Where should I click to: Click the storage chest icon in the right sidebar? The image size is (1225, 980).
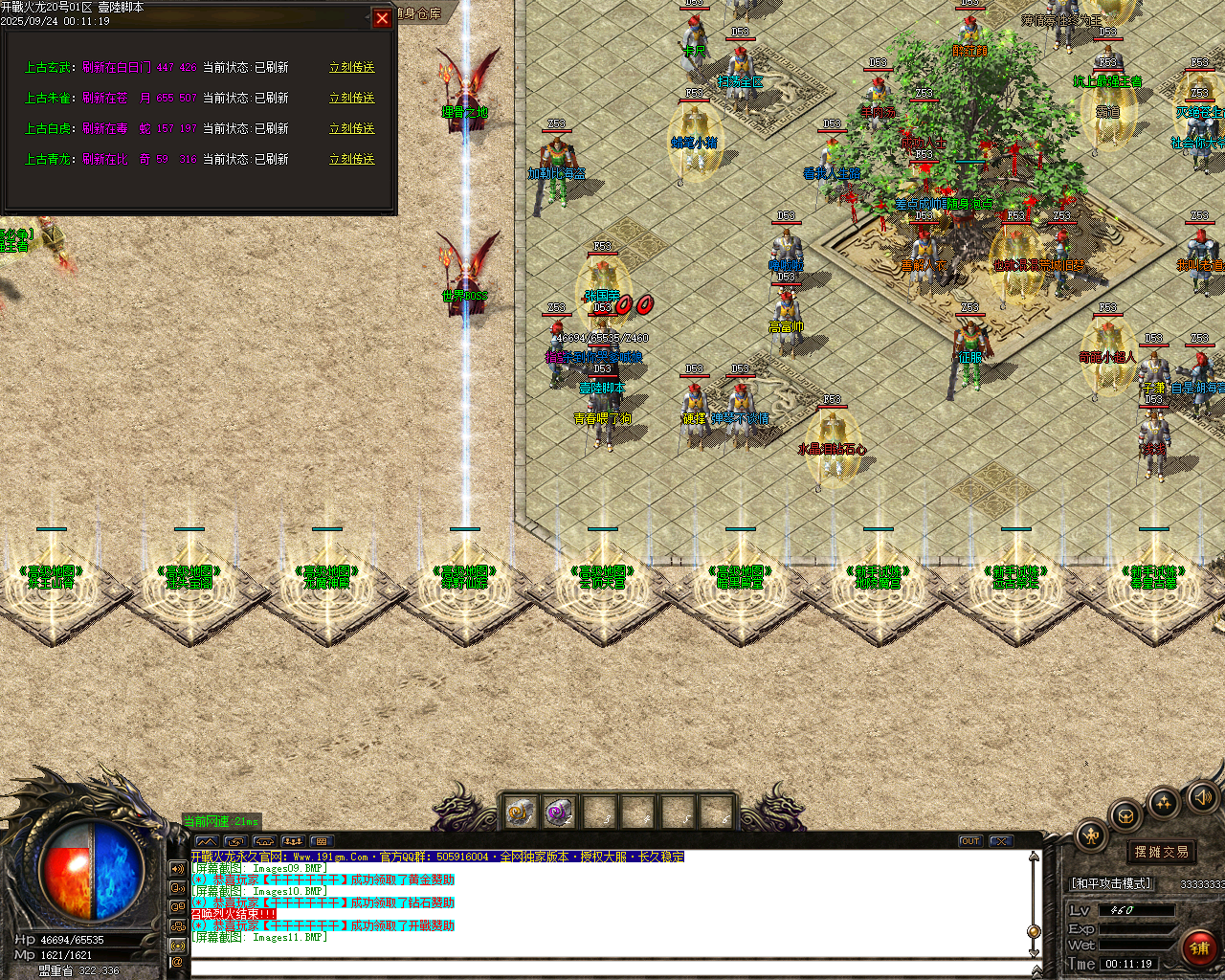point(1126,816)
